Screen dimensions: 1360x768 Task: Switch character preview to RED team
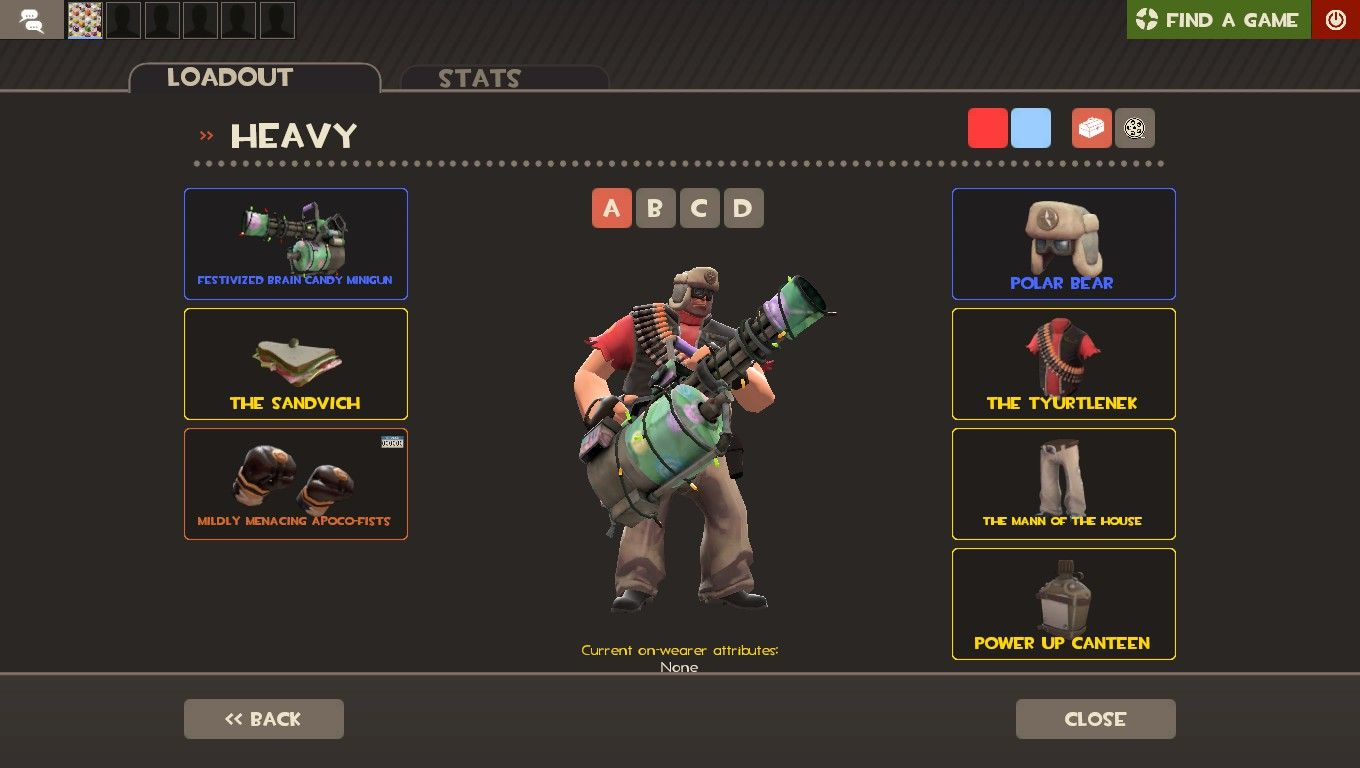coord(987,128)
